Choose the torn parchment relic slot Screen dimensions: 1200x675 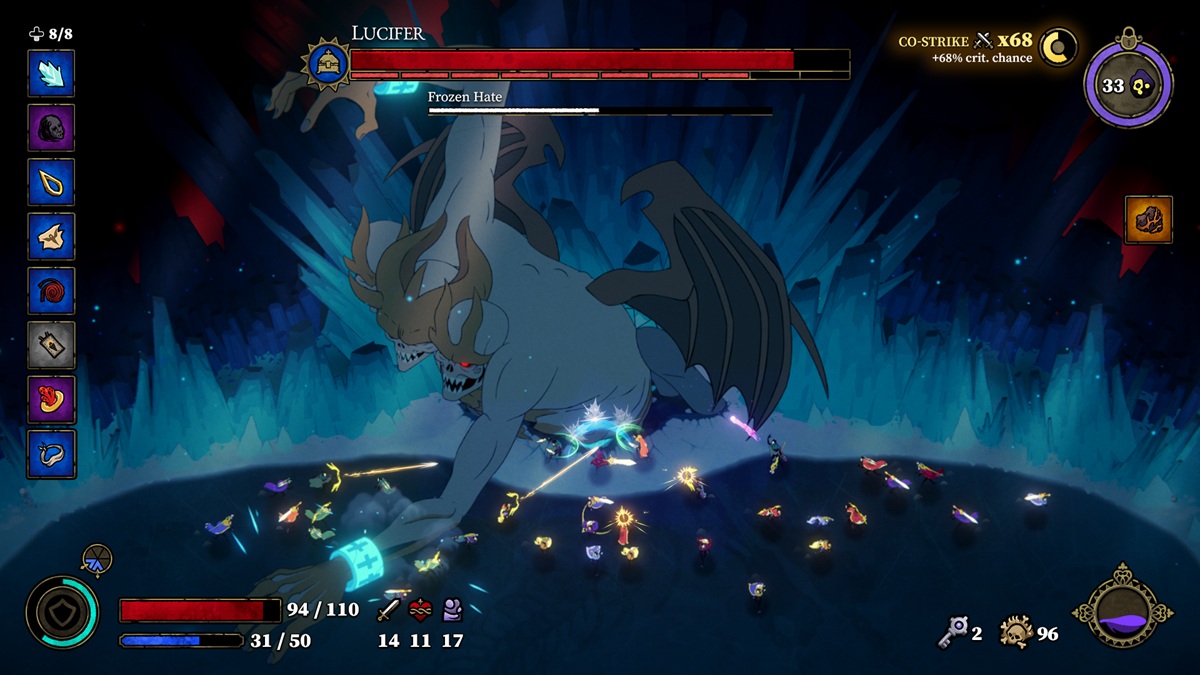coord(51,237)
